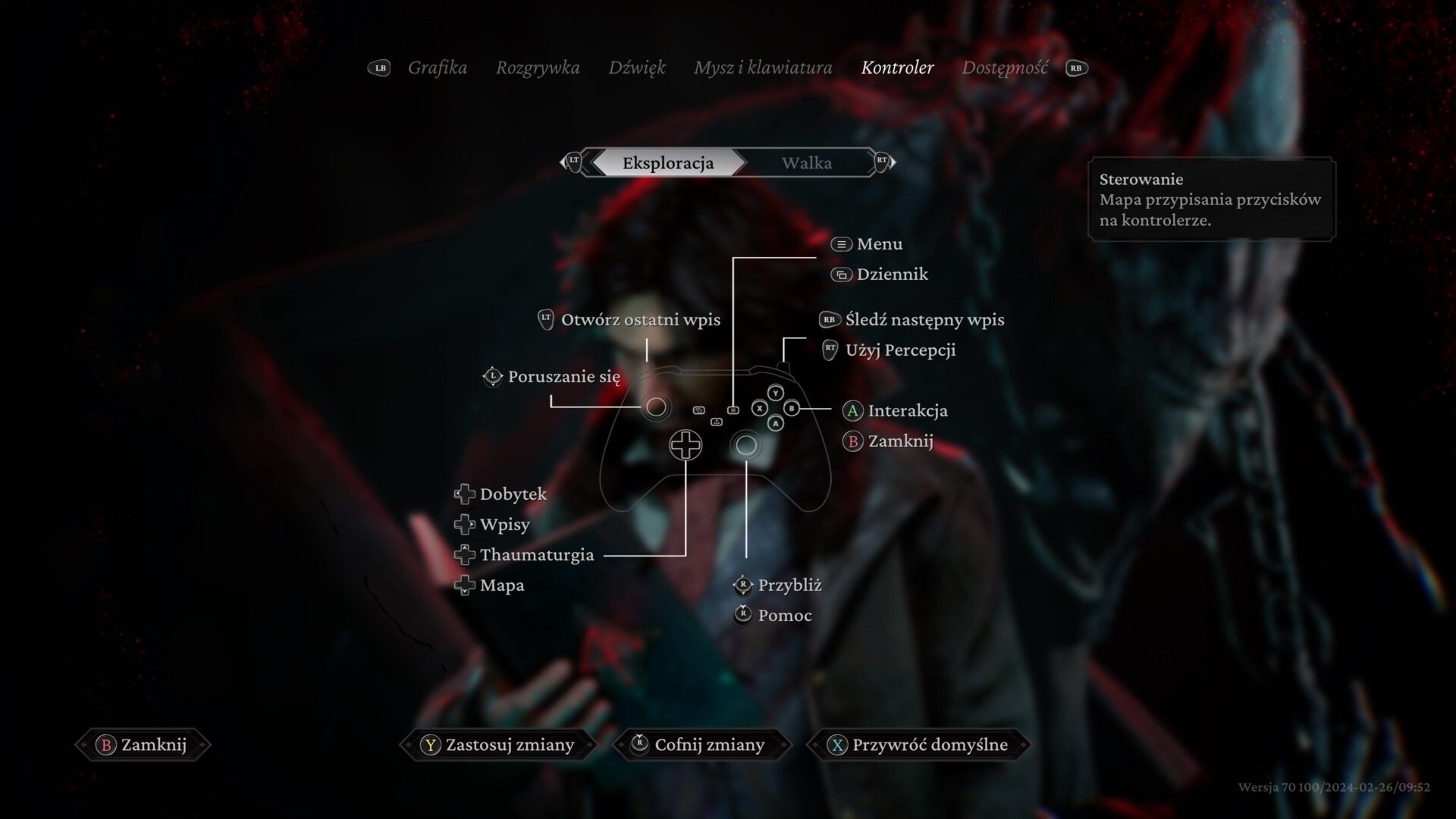Select the Kontroler tab
The width and height of the screenshot is (1456, 819).
[897, 68]
